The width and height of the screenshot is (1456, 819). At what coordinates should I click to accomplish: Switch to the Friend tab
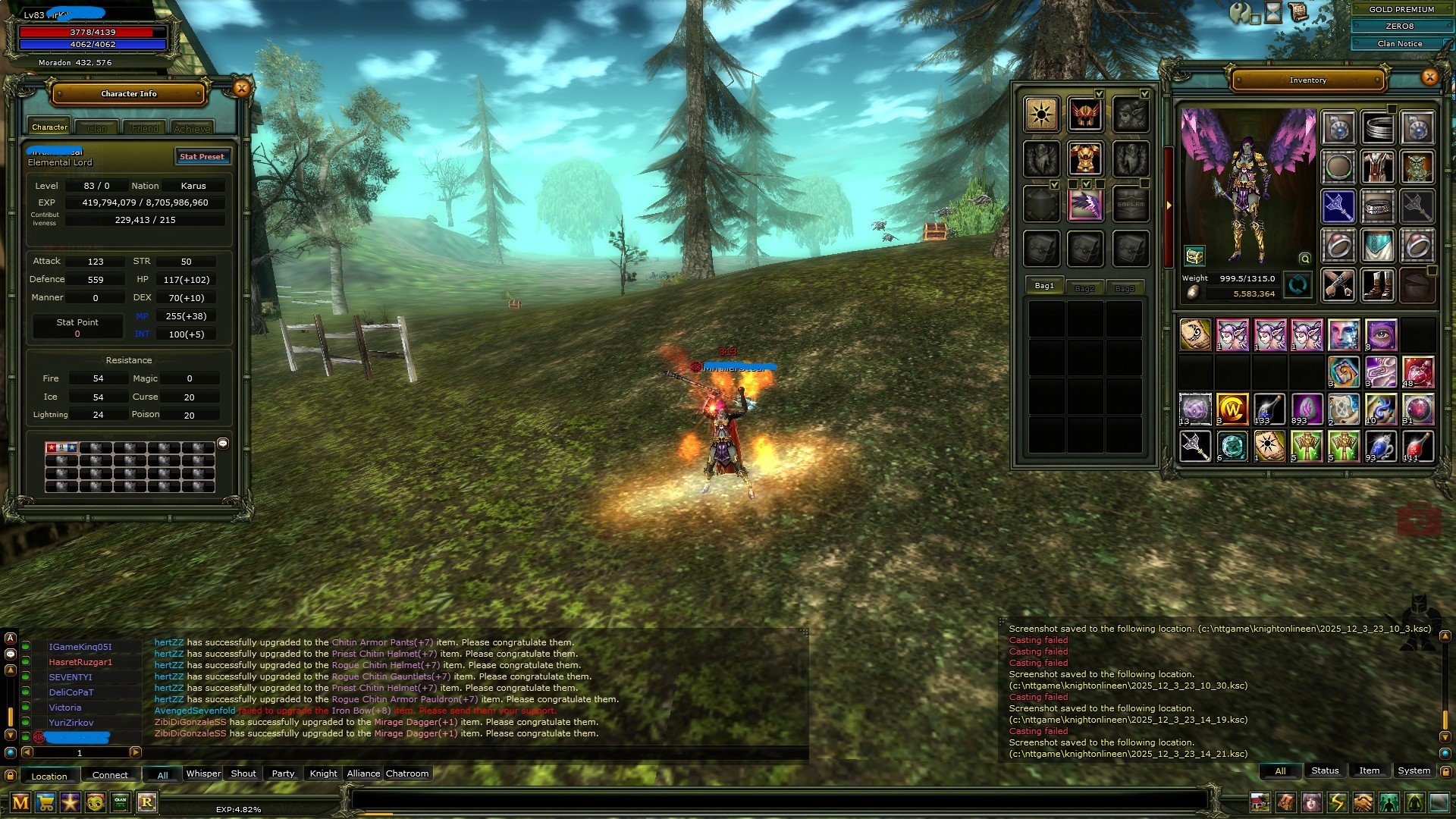click(x=145, y=128)
